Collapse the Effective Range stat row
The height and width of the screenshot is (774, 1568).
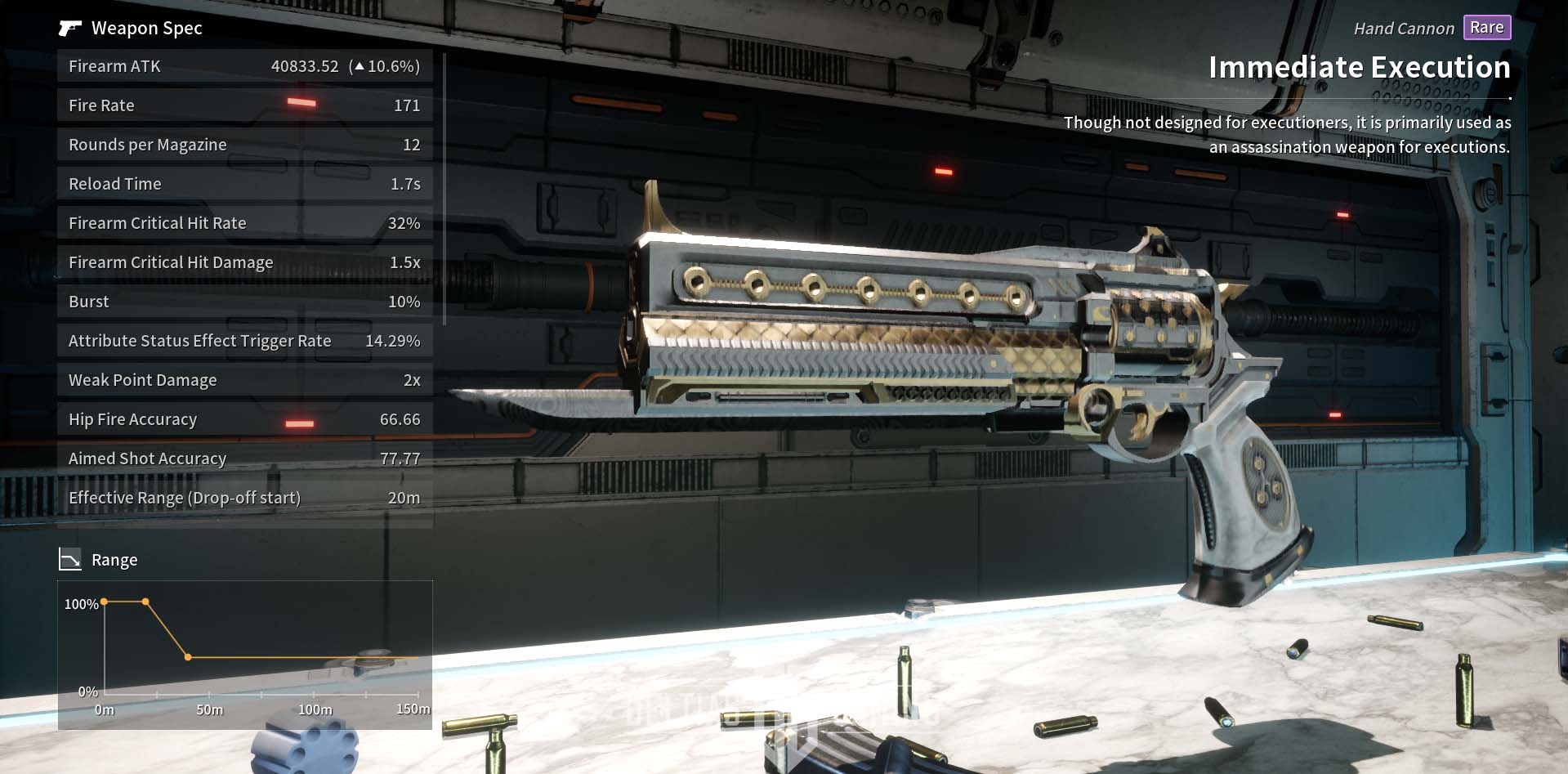click(x=244, y=497)
